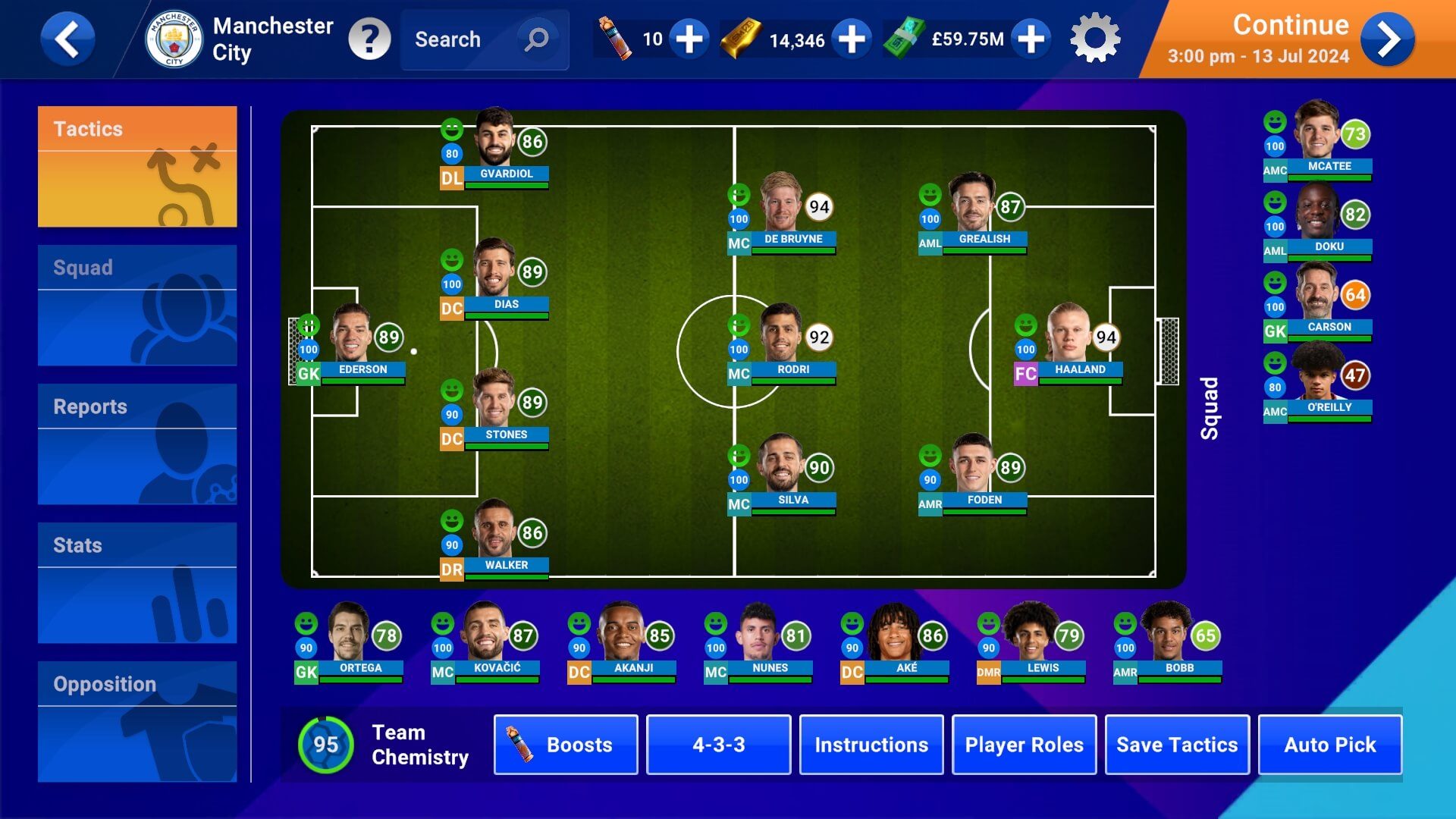Click the question mark help button
The image size is (1456, 819).
click(x=369, y=39)
